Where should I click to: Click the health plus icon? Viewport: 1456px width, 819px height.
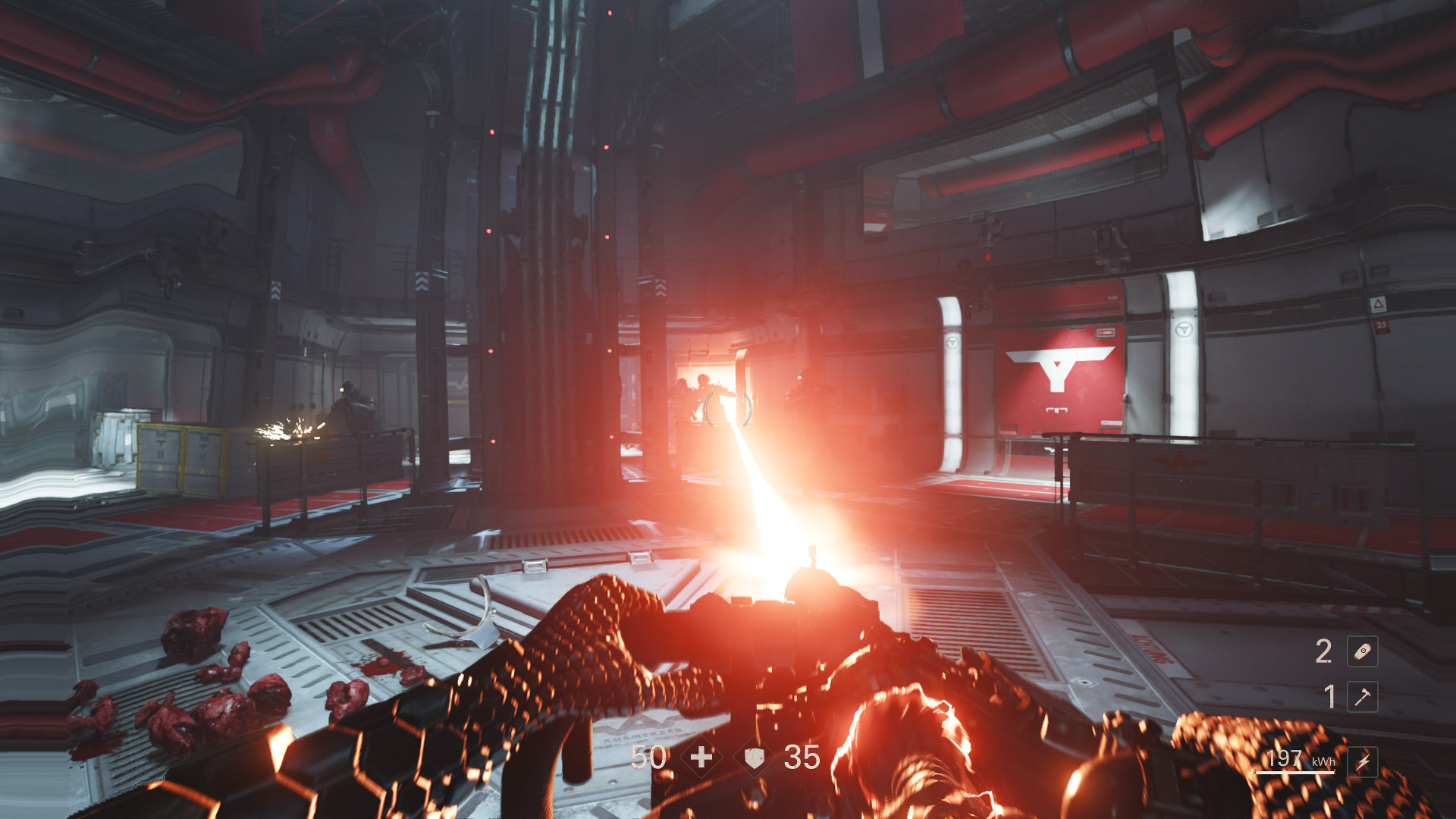click(701, 757)
